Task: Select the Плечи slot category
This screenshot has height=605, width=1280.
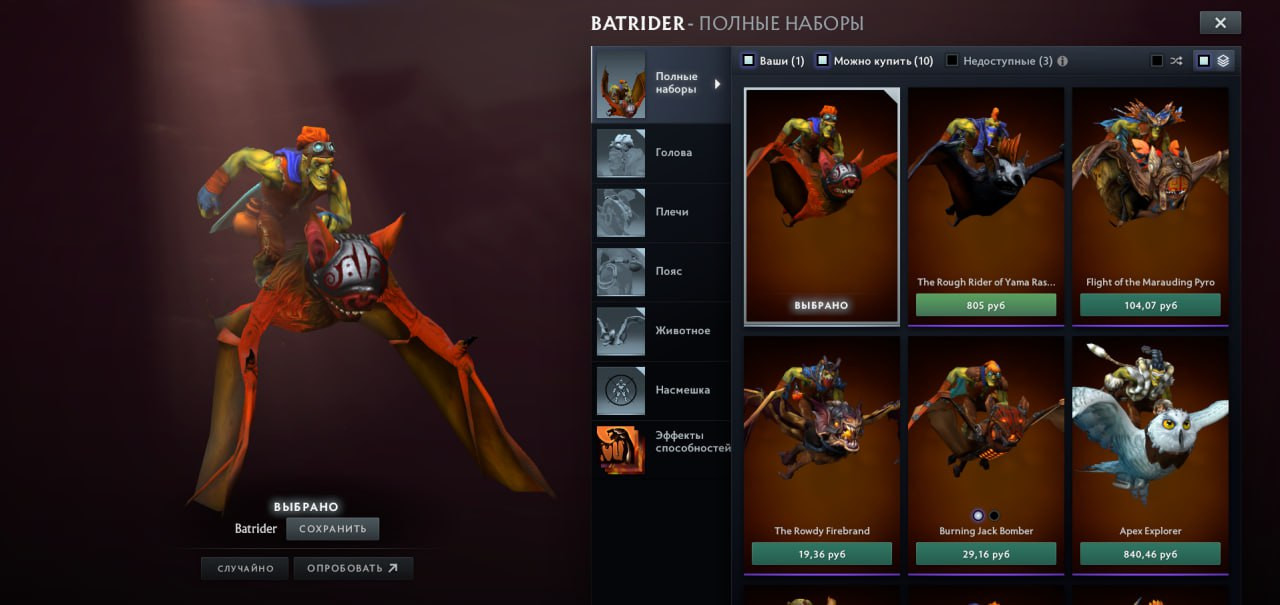Action: click(660, 212)
